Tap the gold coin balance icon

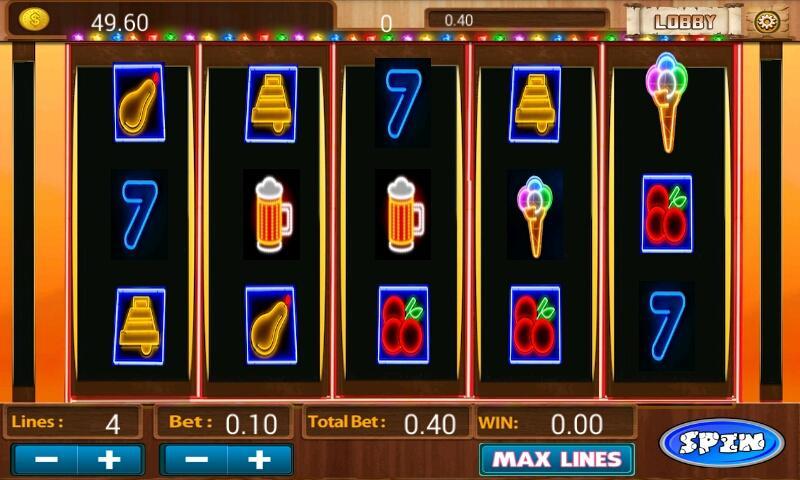tap(33, 19)
